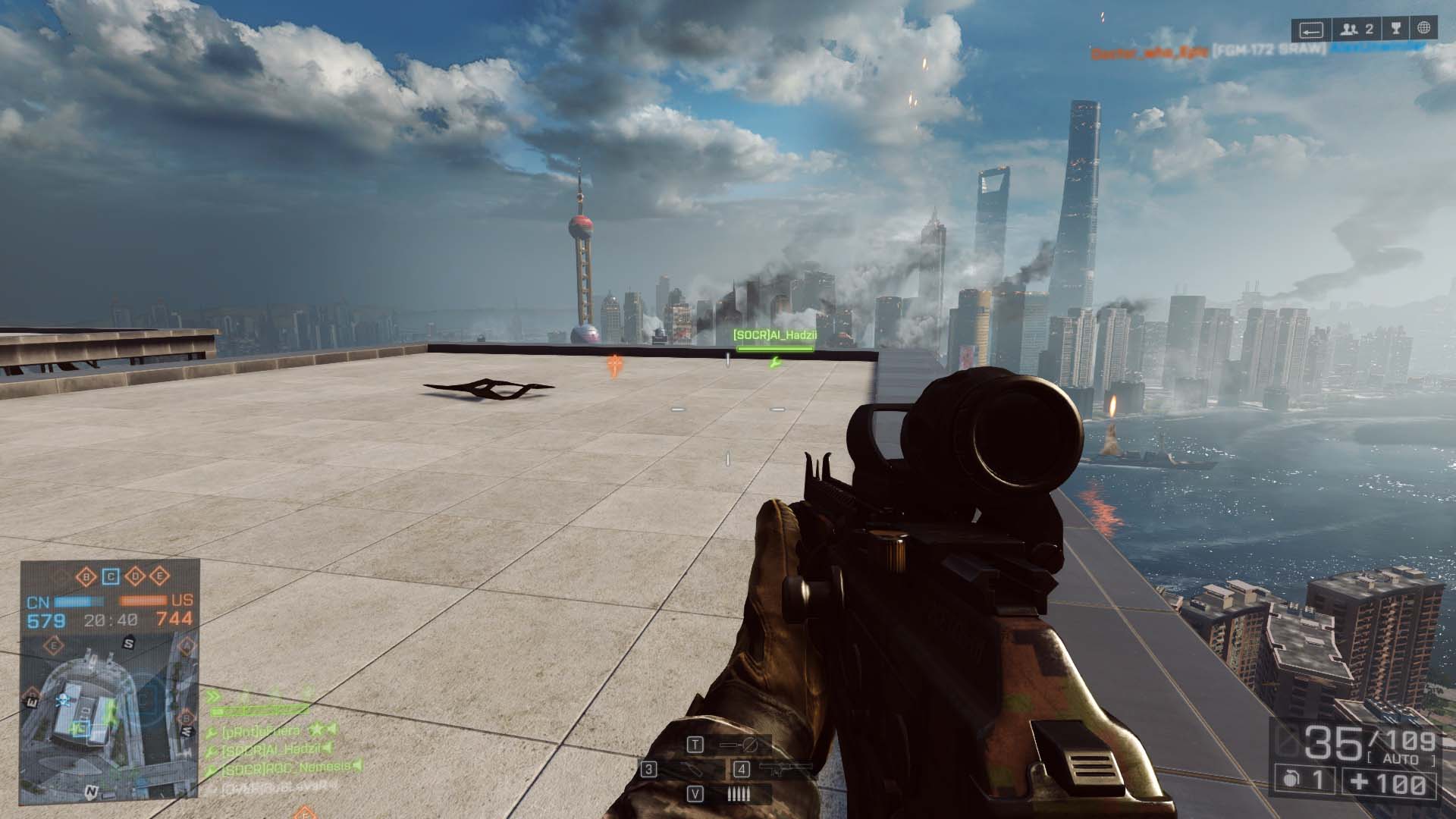Select flag B in the objective row
This screenshot has height=819, width=1456.
[86, 577]
